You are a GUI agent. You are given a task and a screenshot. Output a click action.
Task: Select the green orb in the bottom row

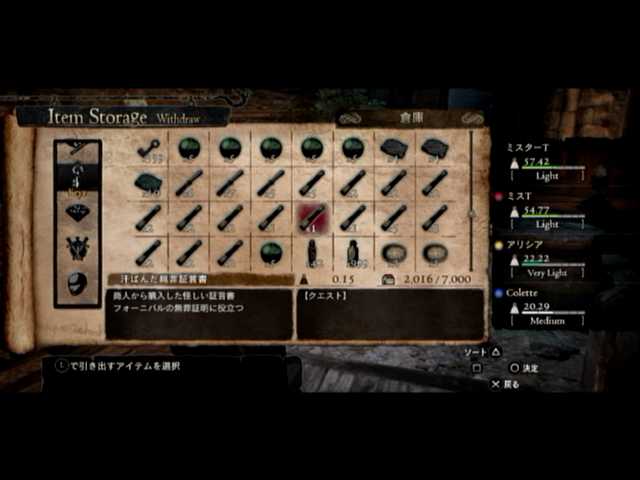click(271, 251)
